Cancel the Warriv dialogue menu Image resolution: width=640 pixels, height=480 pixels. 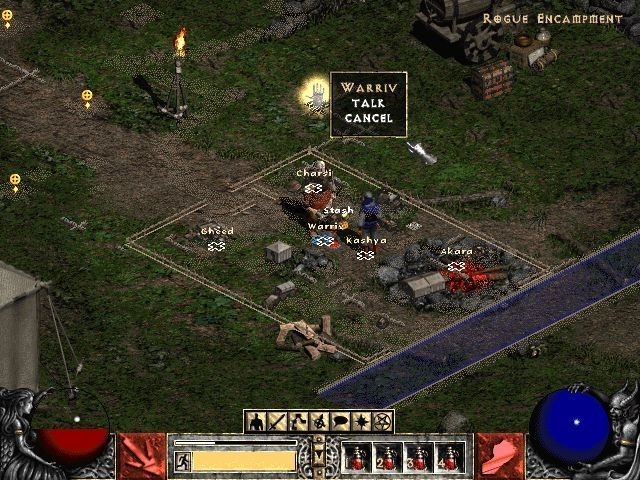pyautogui.click(x=368, y=118)
